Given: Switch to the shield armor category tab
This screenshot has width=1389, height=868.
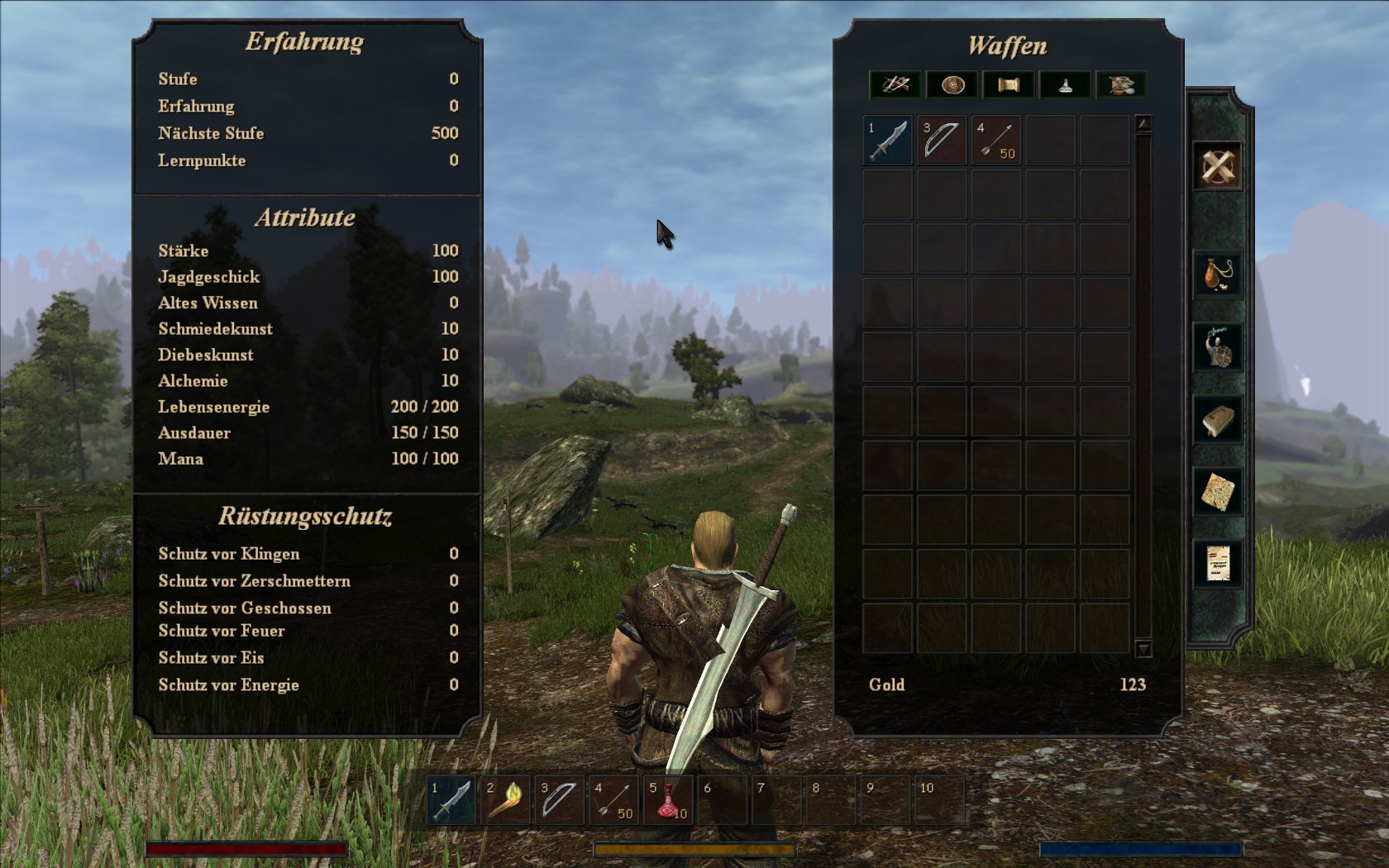Looking at the screenshot, I should pos(952,84).
